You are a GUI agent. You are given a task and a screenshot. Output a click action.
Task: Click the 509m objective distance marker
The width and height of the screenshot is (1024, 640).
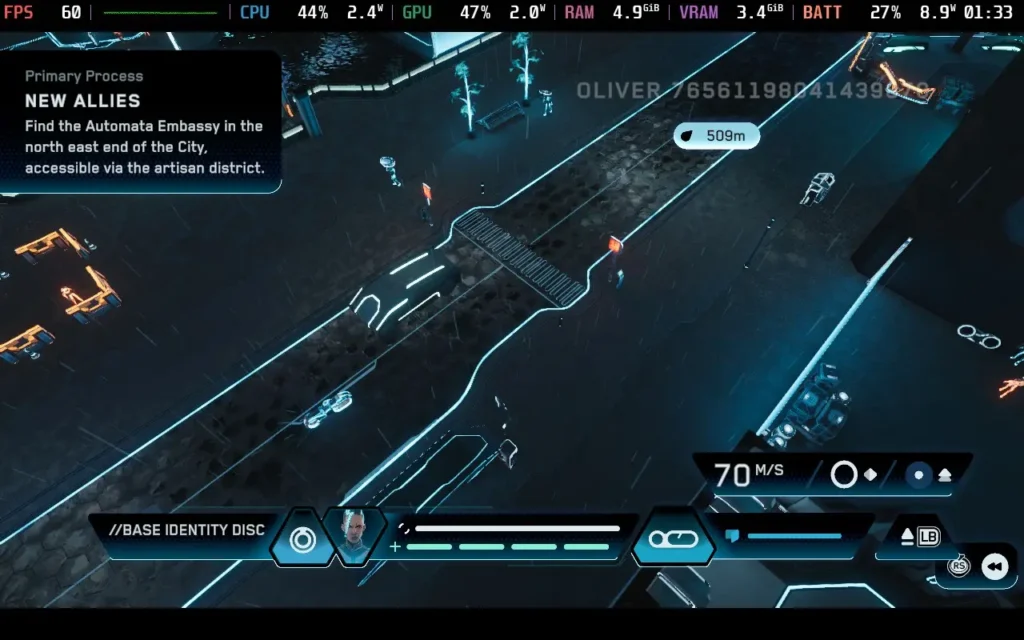[x=716, y=135]
